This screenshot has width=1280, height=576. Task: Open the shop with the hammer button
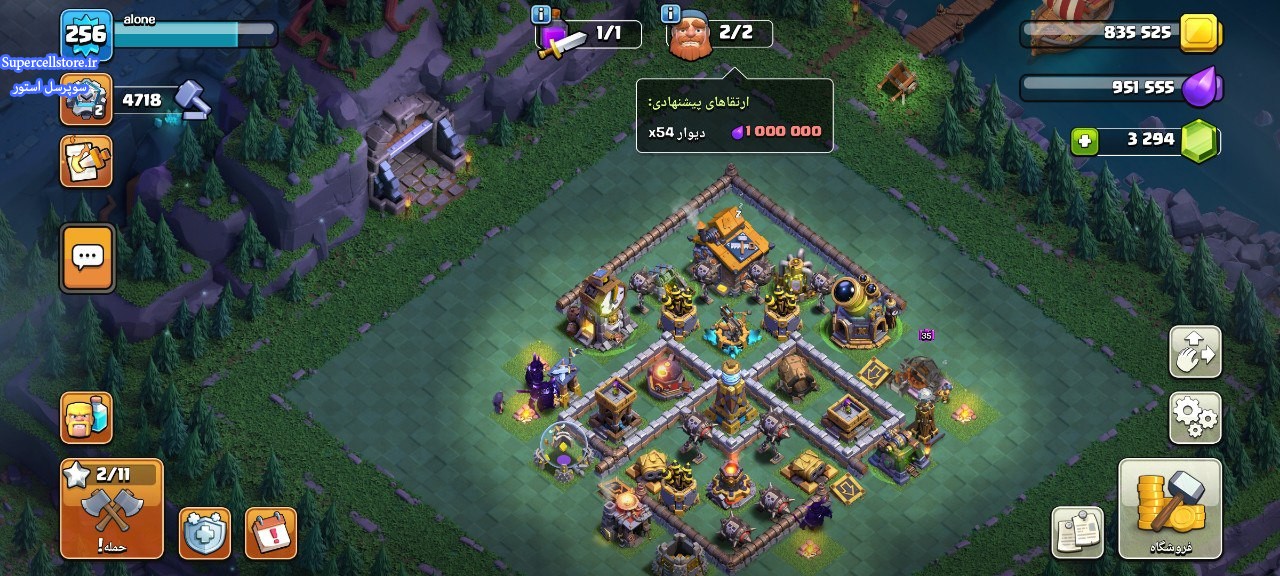(1170, 508)
